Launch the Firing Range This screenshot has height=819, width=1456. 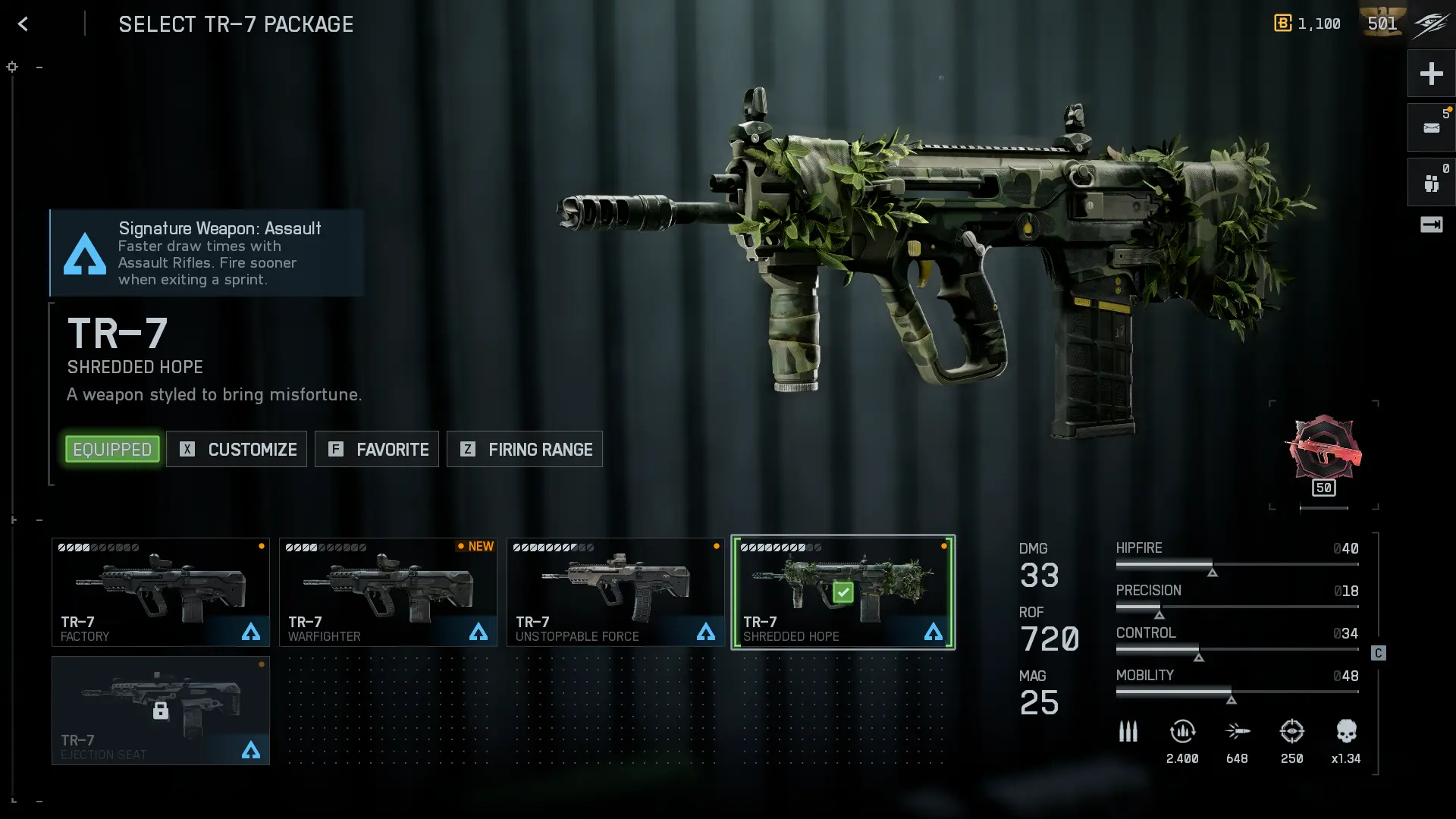coord(525,450)
